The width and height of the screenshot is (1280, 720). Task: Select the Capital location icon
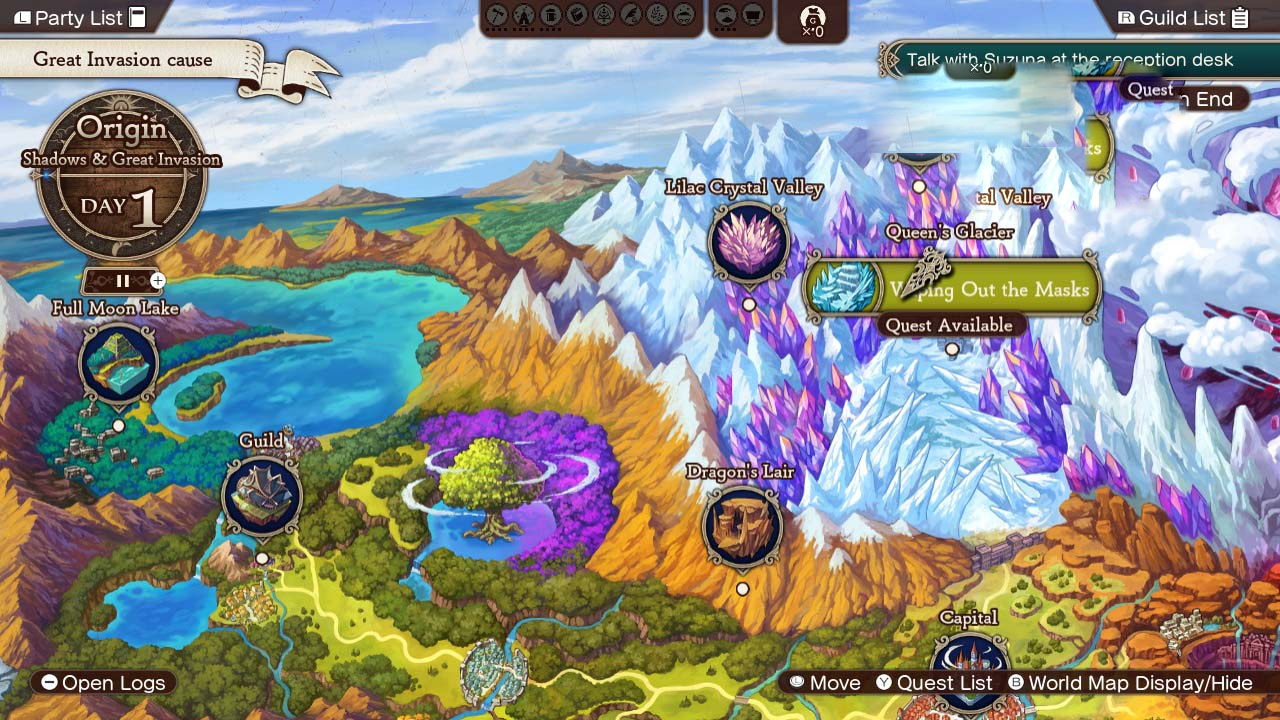click(969, 668)
